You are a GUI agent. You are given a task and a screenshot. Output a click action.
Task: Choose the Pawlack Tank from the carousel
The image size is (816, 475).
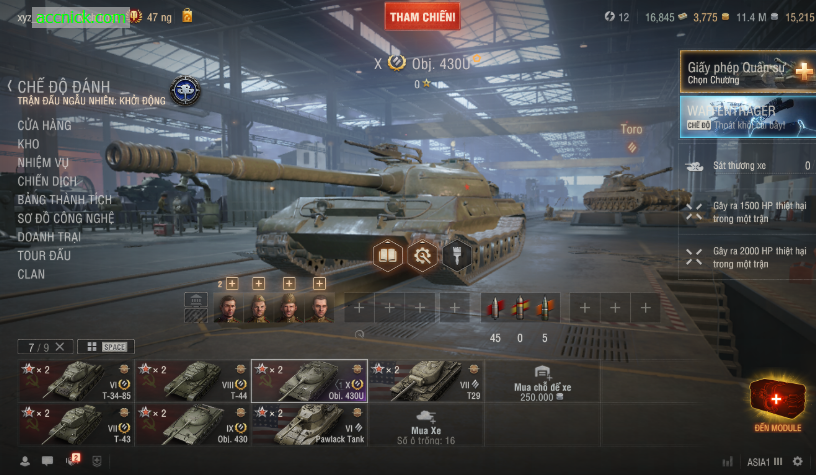(309, 424)
